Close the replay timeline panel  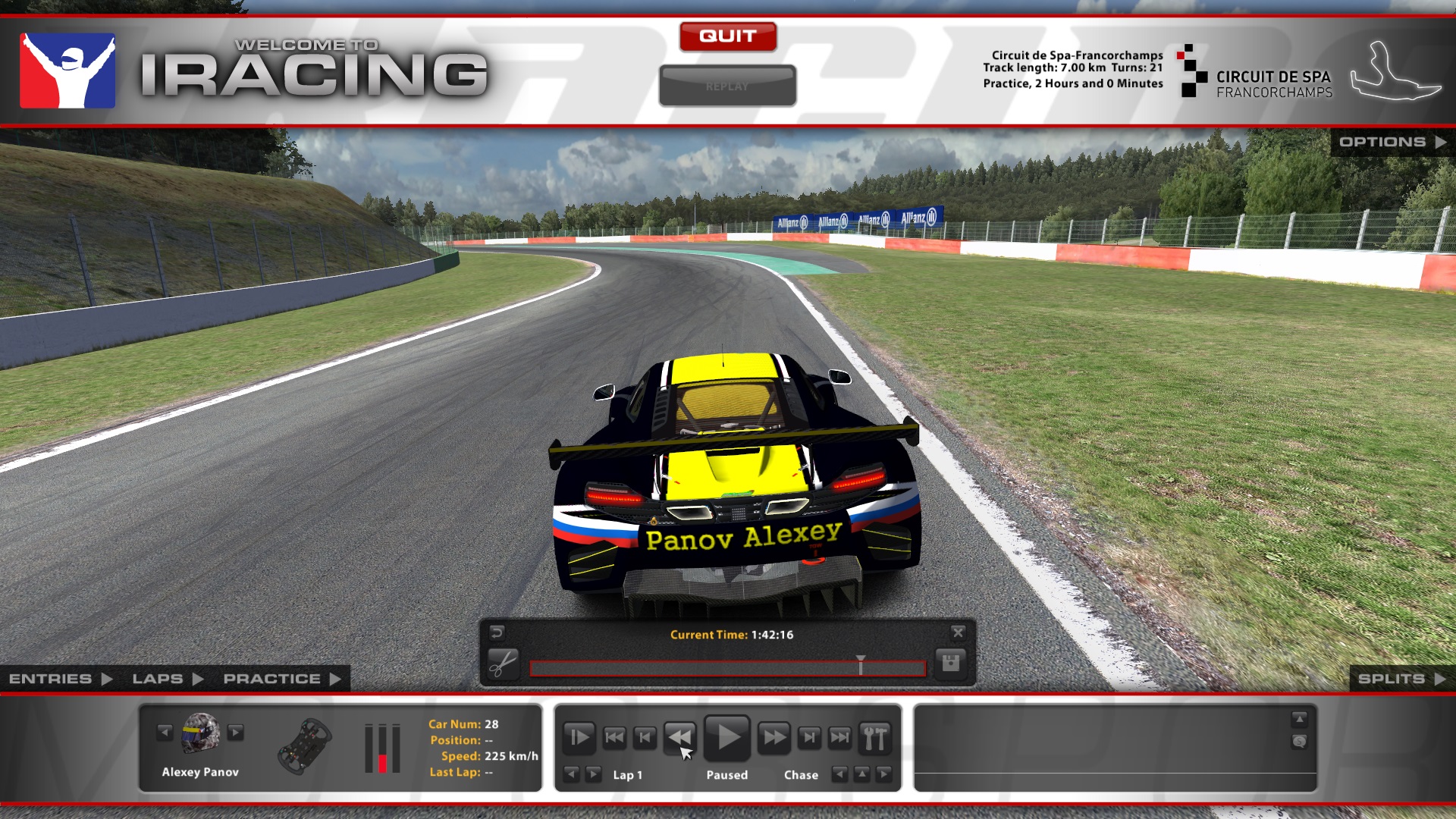(958, 632)
